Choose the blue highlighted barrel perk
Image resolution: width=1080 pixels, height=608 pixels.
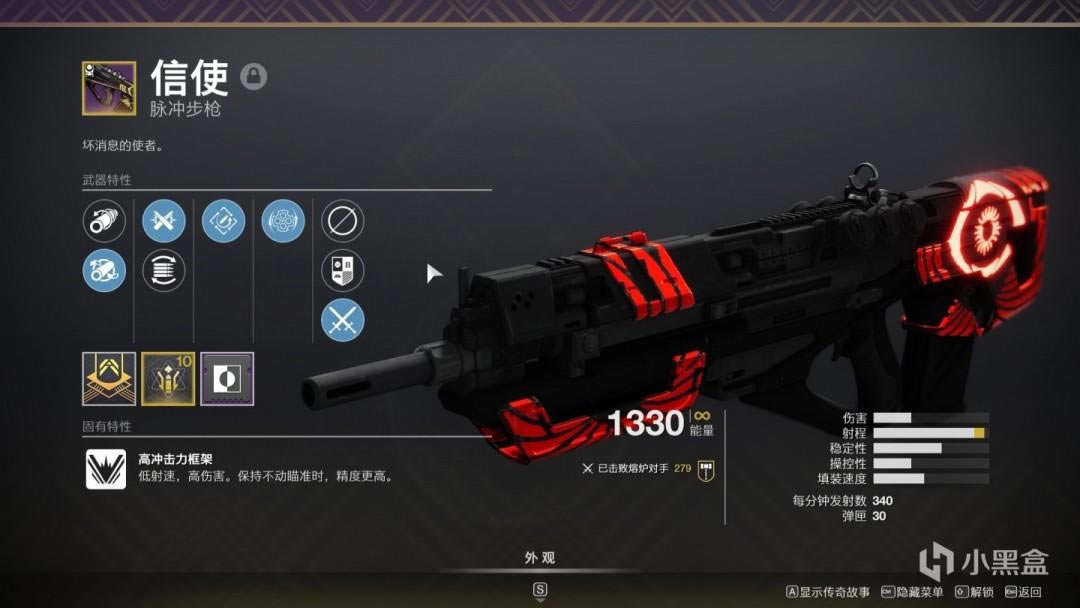[104, 270]
